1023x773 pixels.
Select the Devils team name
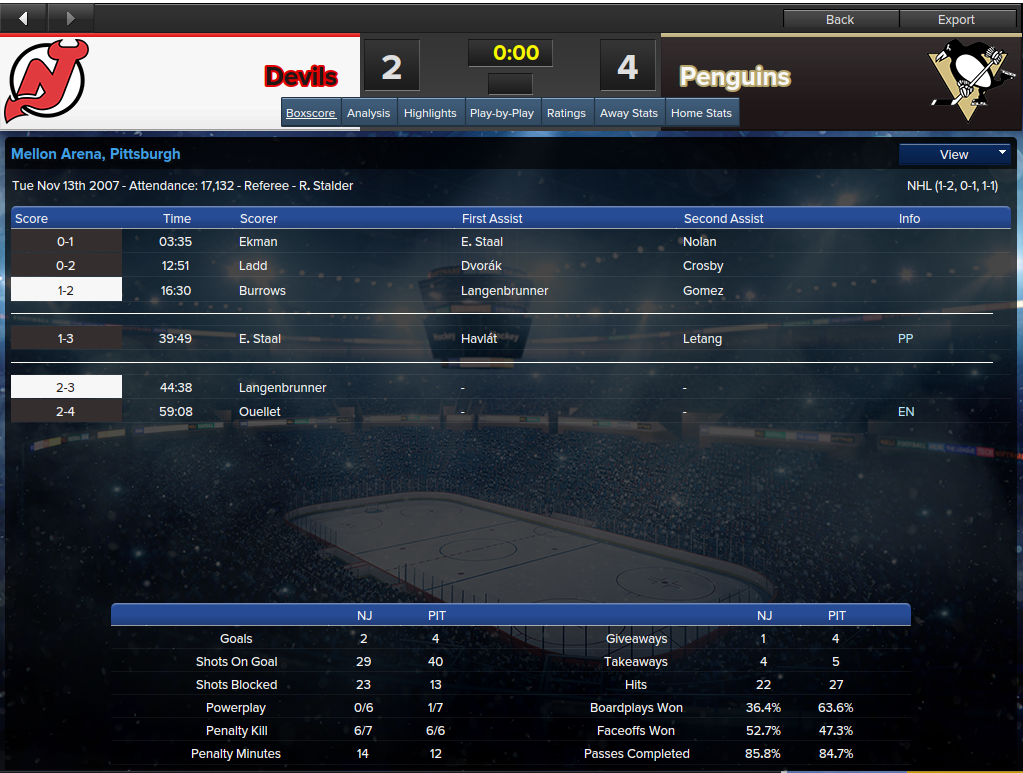click(x=301, y=77)
